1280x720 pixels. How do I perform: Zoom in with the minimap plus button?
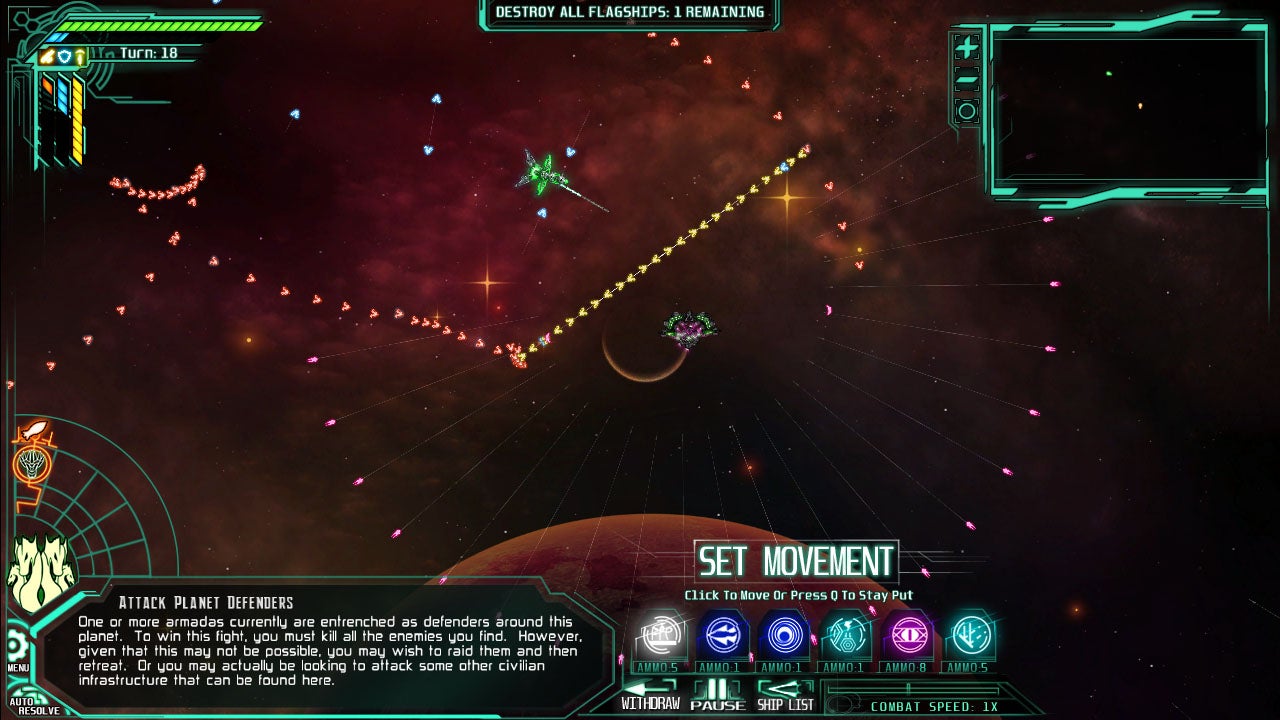tap(966, 47)
